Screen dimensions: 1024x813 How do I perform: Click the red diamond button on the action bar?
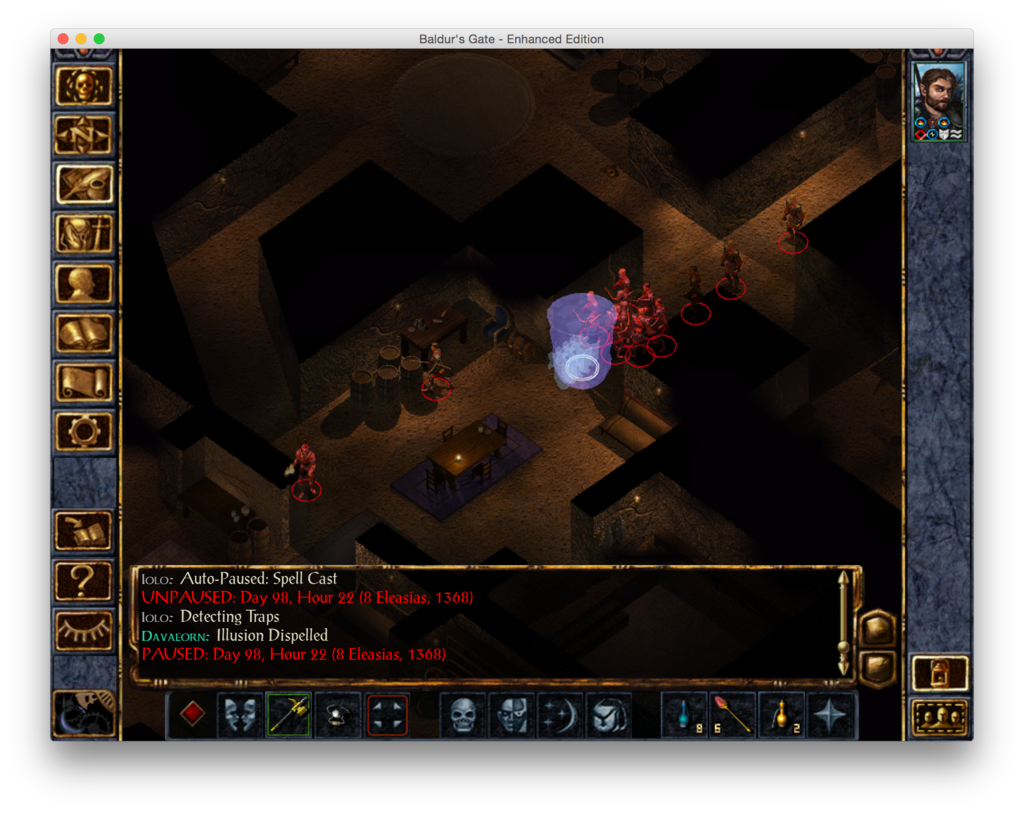tap(193, 715)
